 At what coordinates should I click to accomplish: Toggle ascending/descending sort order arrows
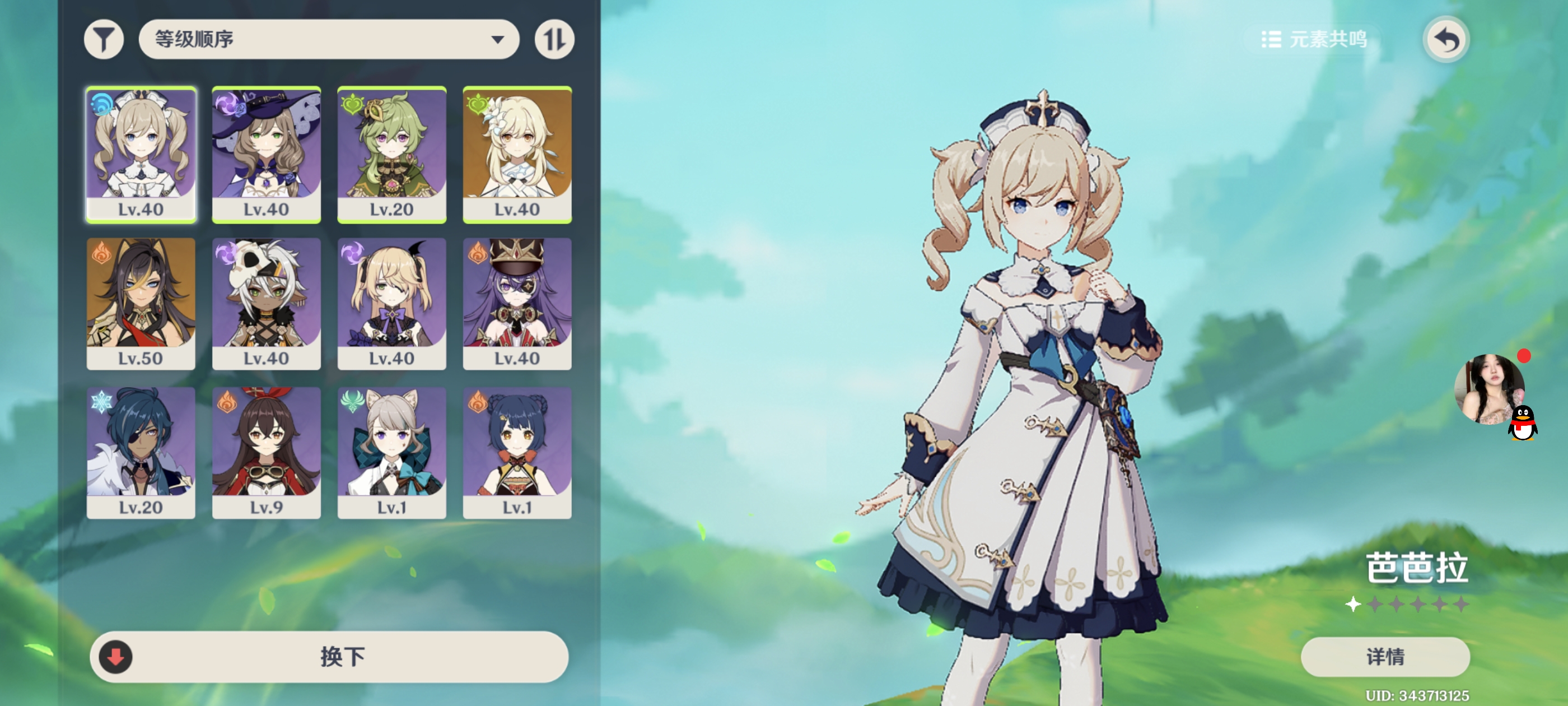tap(554, 40)
